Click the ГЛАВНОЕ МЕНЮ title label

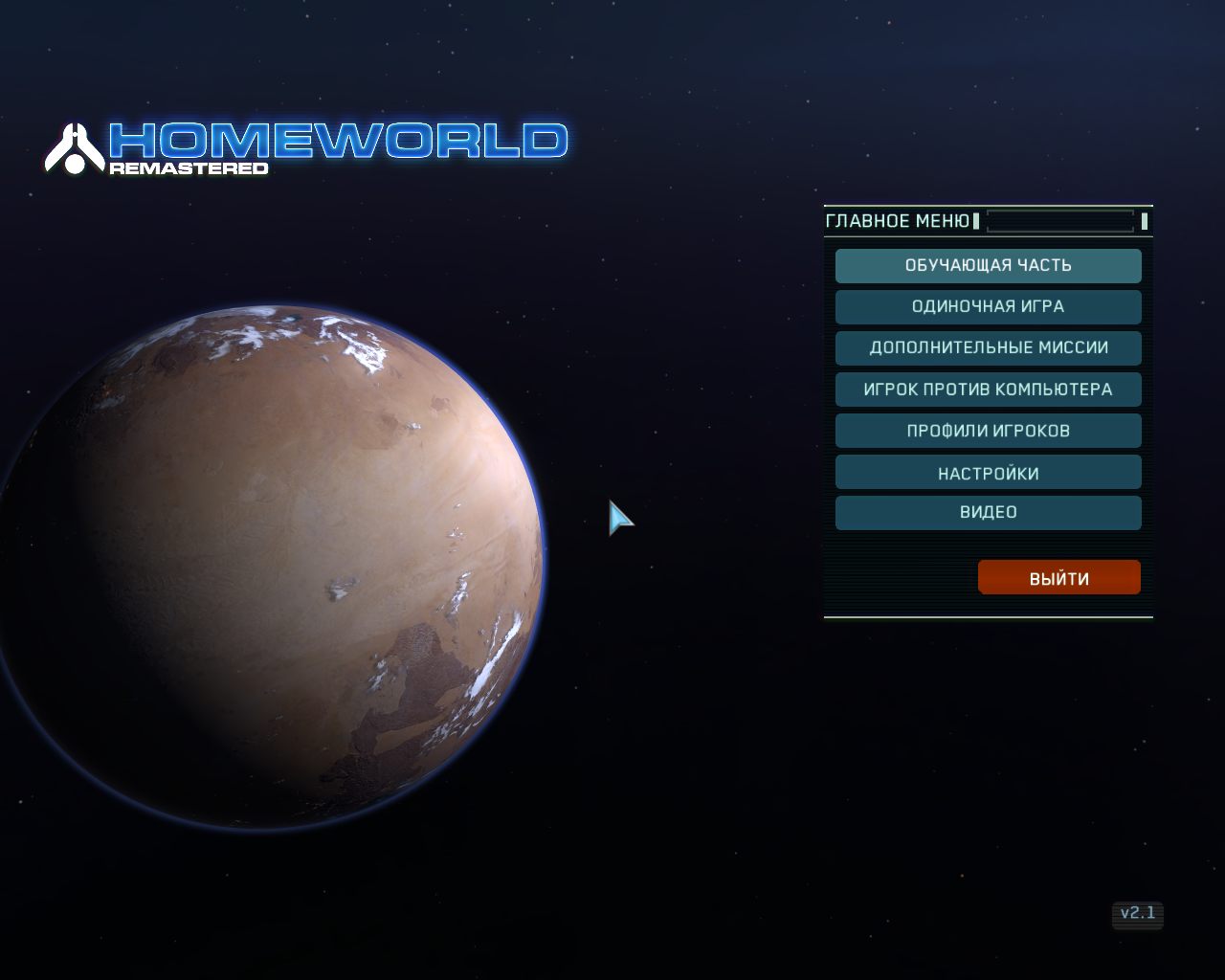[898, 221]
